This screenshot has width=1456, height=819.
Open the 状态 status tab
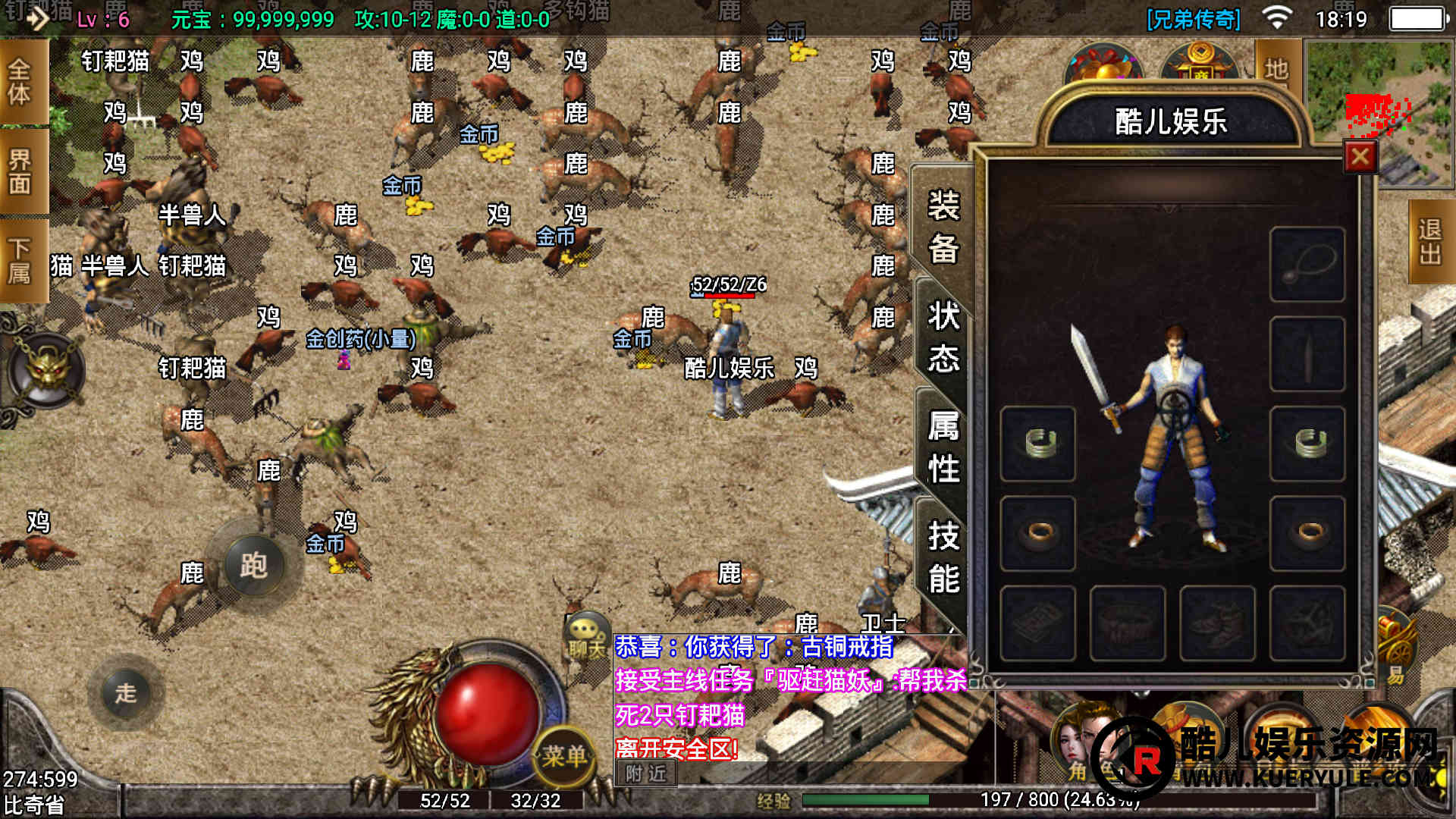(x=943, y=337)
